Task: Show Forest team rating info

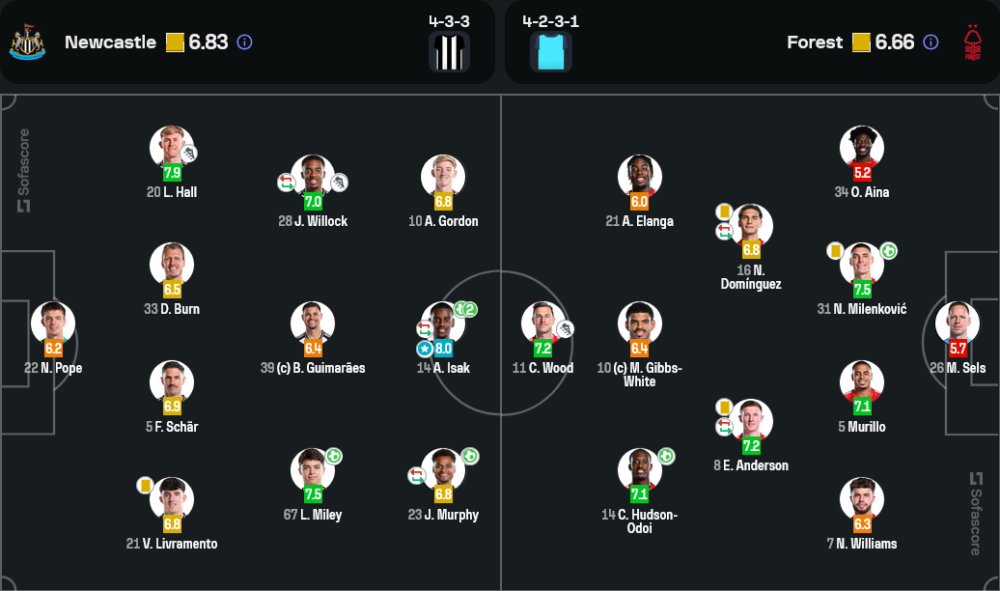Action: (x=931, y=43)
